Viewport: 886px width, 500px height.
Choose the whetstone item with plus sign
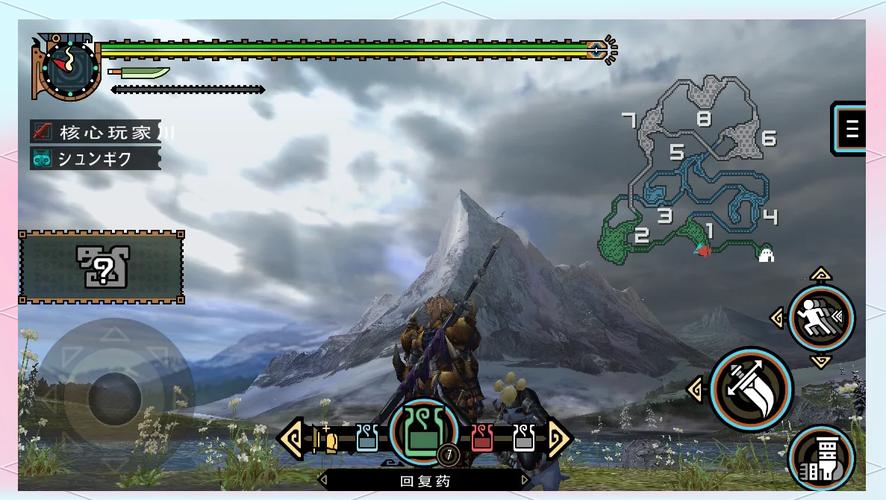coord(324,438)
